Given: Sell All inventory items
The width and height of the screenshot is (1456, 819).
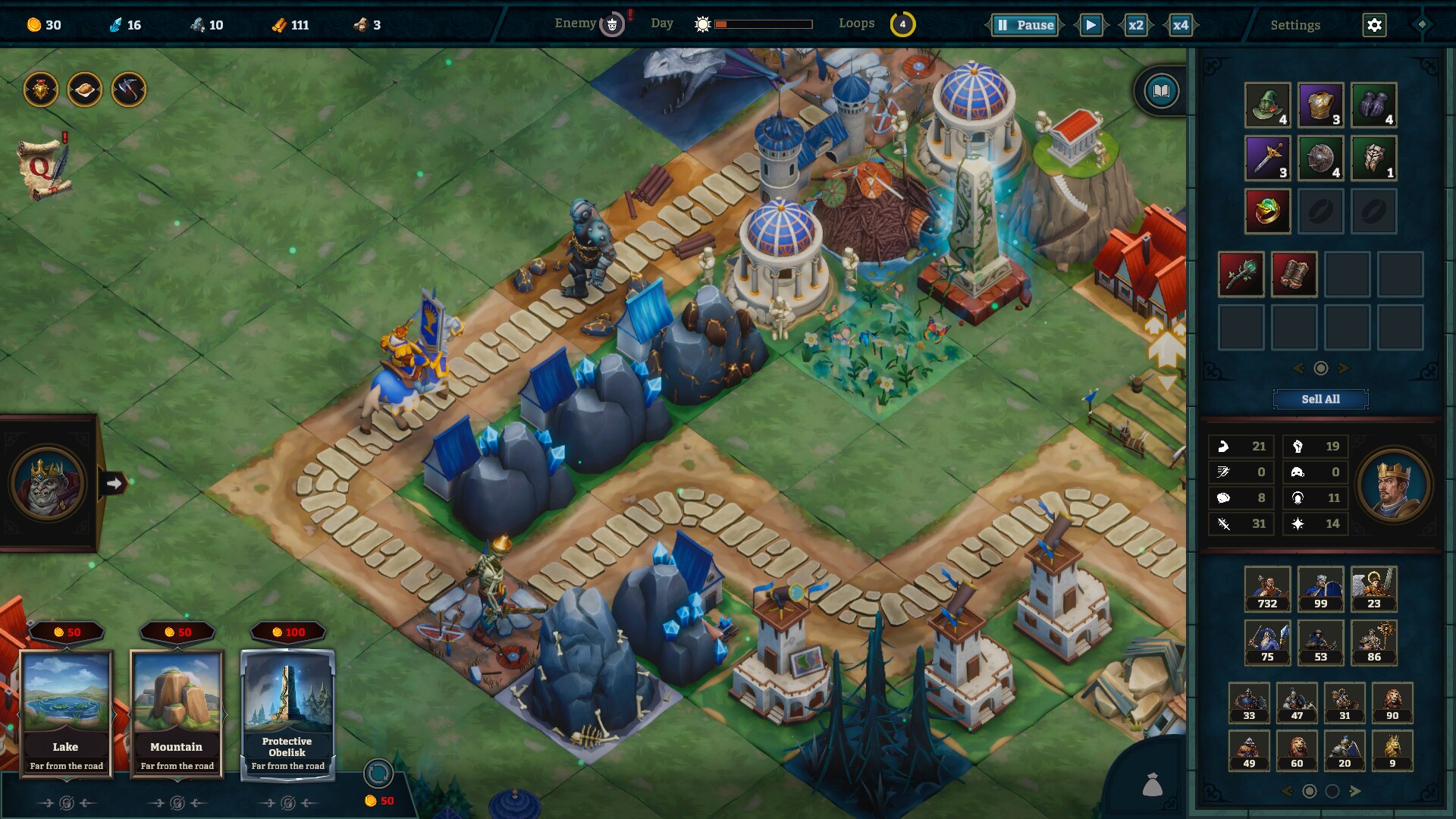Looking at the screenshot, I should 1320,399.
